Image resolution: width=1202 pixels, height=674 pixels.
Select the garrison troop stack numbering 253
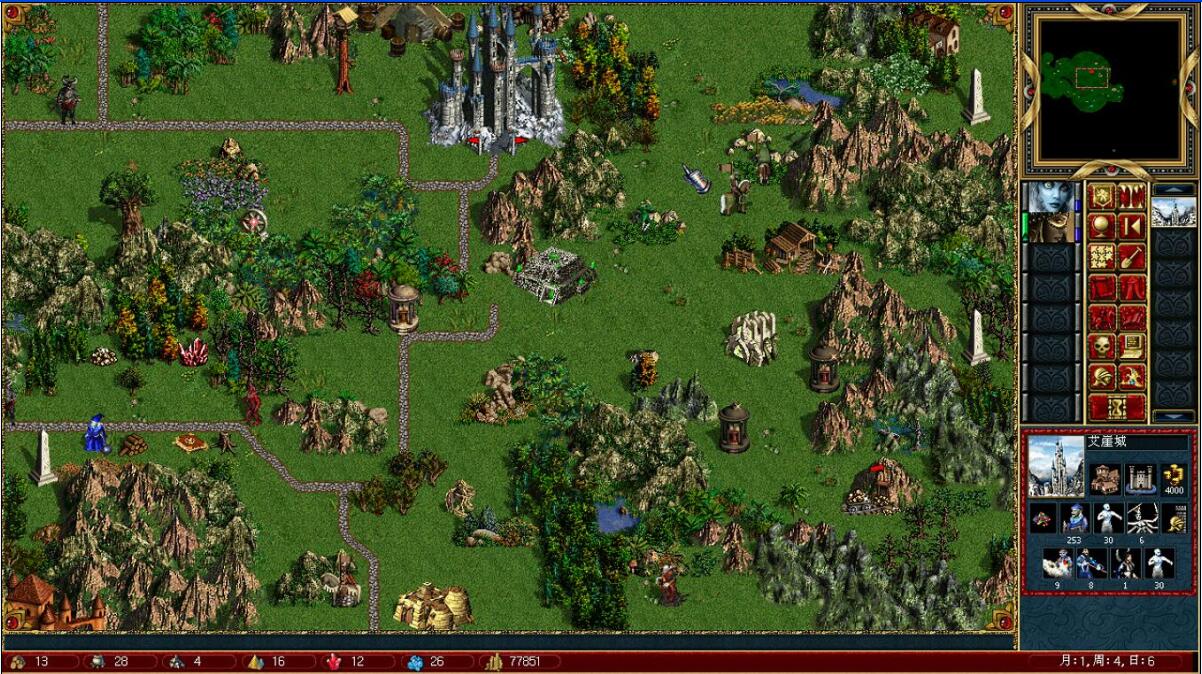point(1073,520)
